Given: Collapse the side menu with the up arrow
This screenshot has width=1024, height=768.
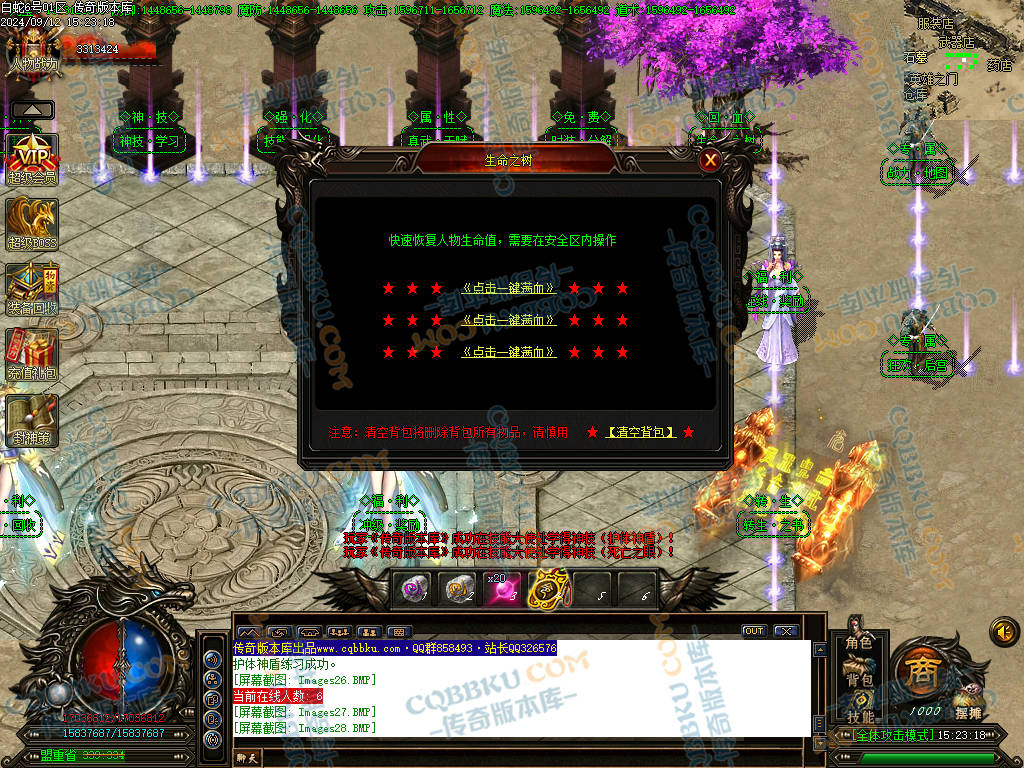Looking at the screenshot, I should point(32,109).
